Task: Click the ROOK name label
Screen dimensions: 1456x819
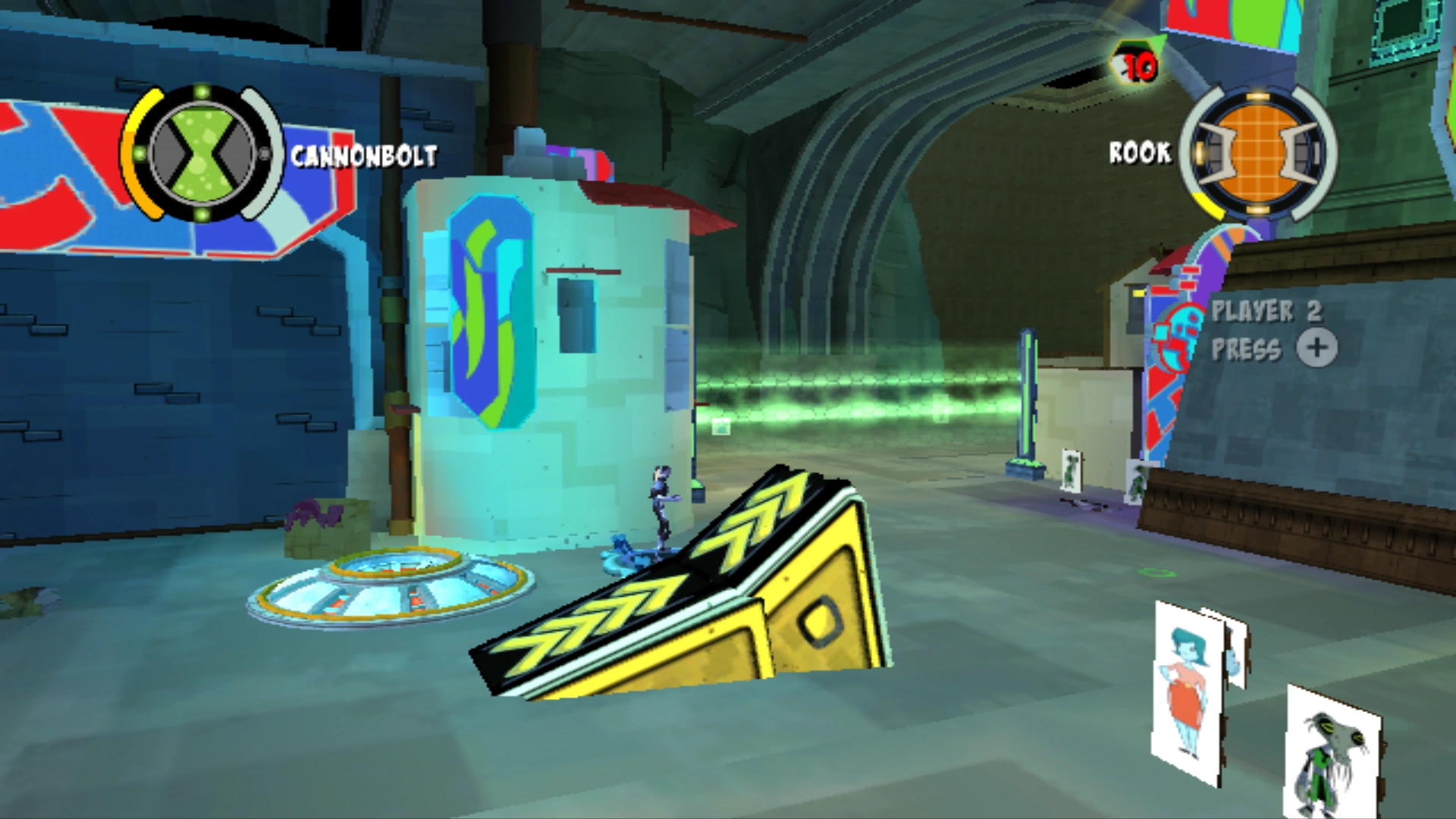Action: pyautogui.click(x=1139, y=153)
